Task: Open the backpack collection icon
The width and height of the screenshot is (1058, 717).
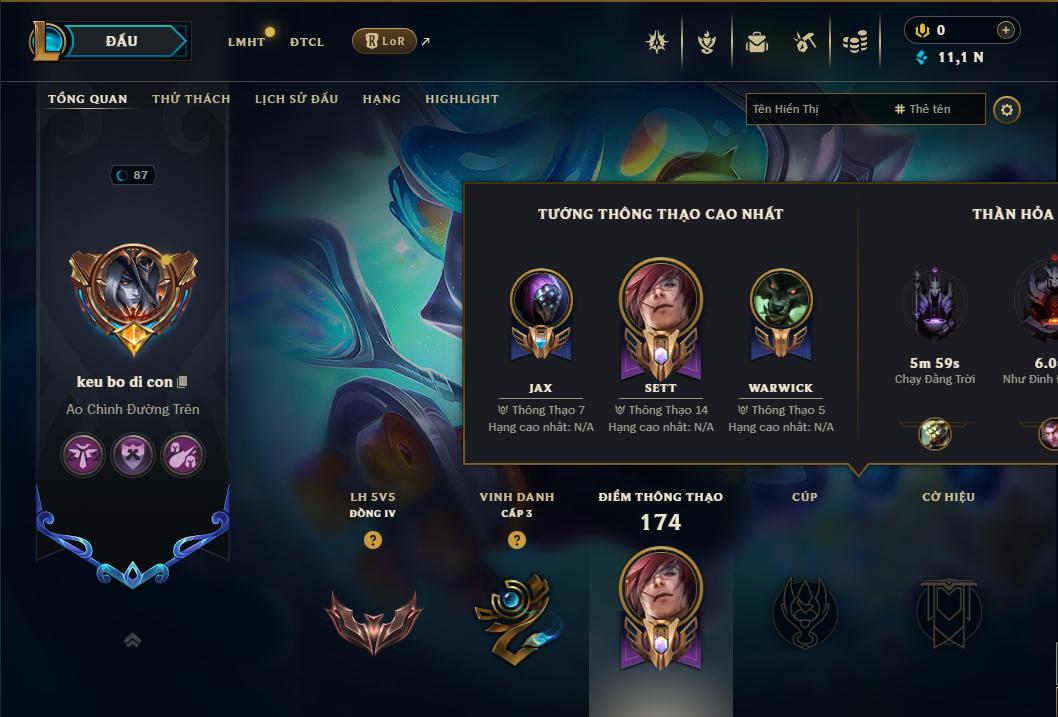Action: (x=757, y=42)
